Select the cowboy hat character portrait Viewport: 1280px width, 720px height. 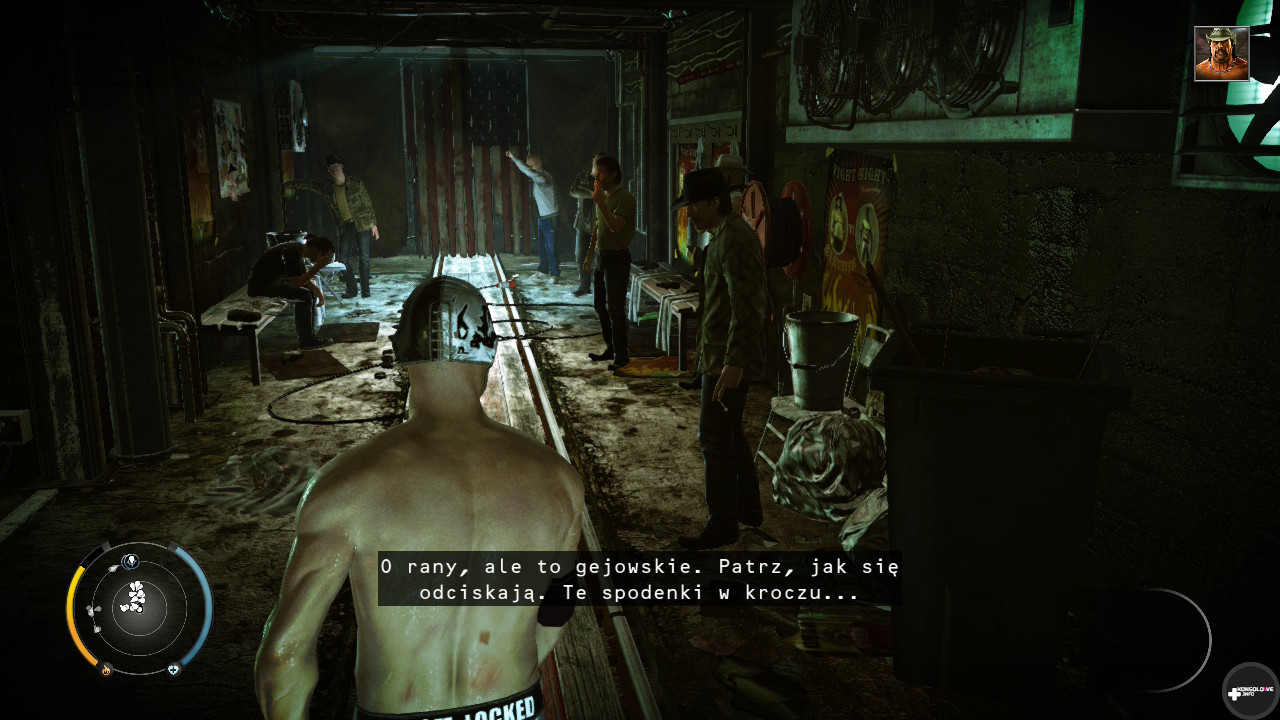tap(1221, 54)
